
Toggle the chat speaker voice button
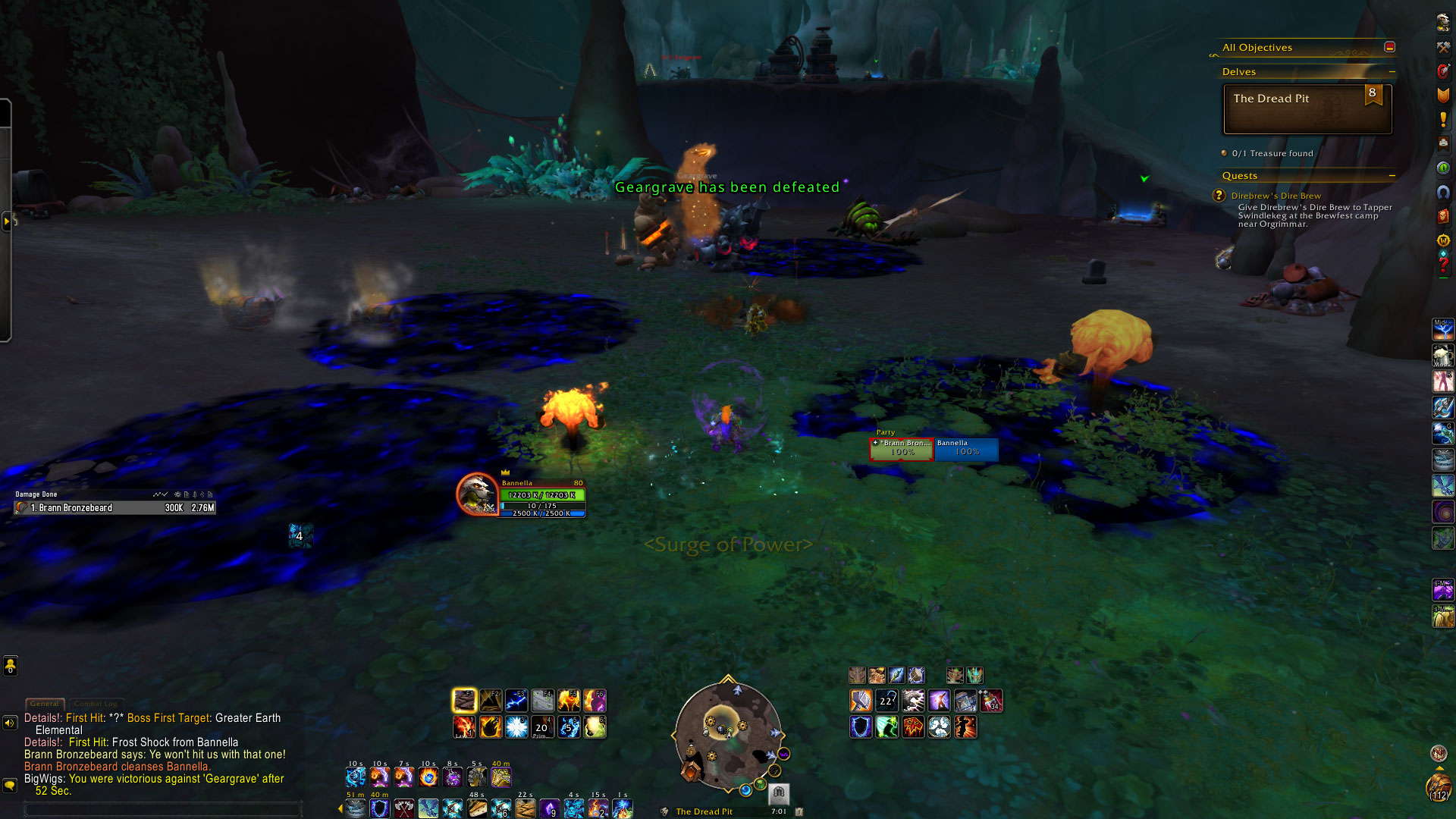coord(10,723)
